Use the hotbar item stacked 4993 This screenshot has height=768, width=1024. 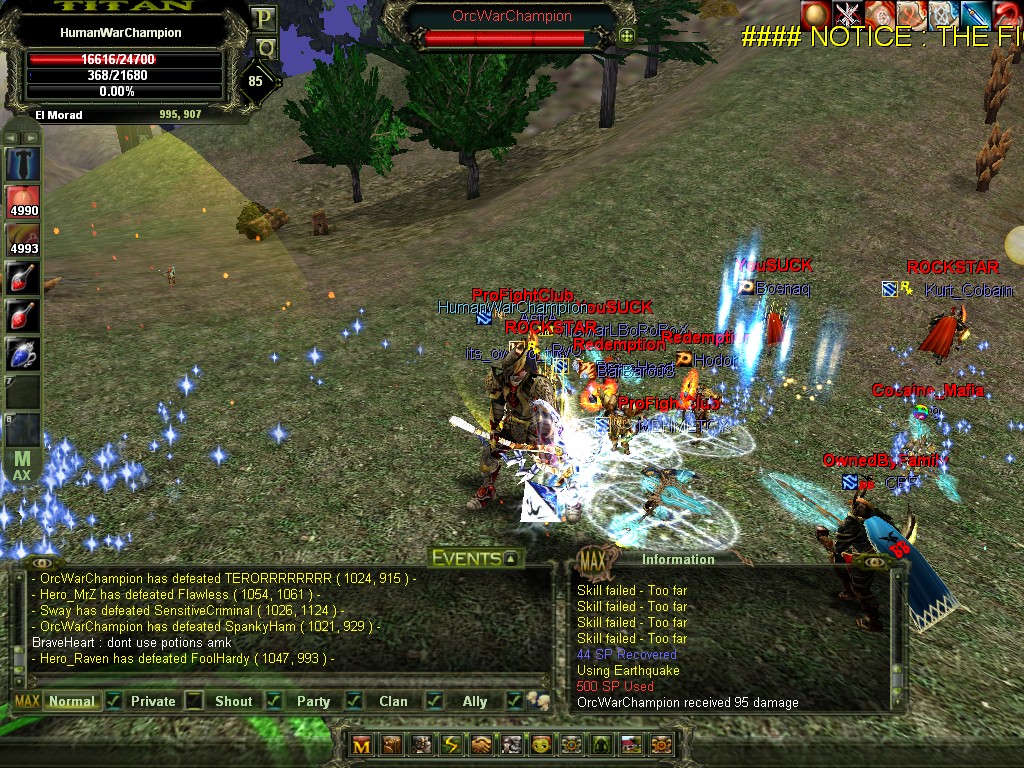coord(22,240)
